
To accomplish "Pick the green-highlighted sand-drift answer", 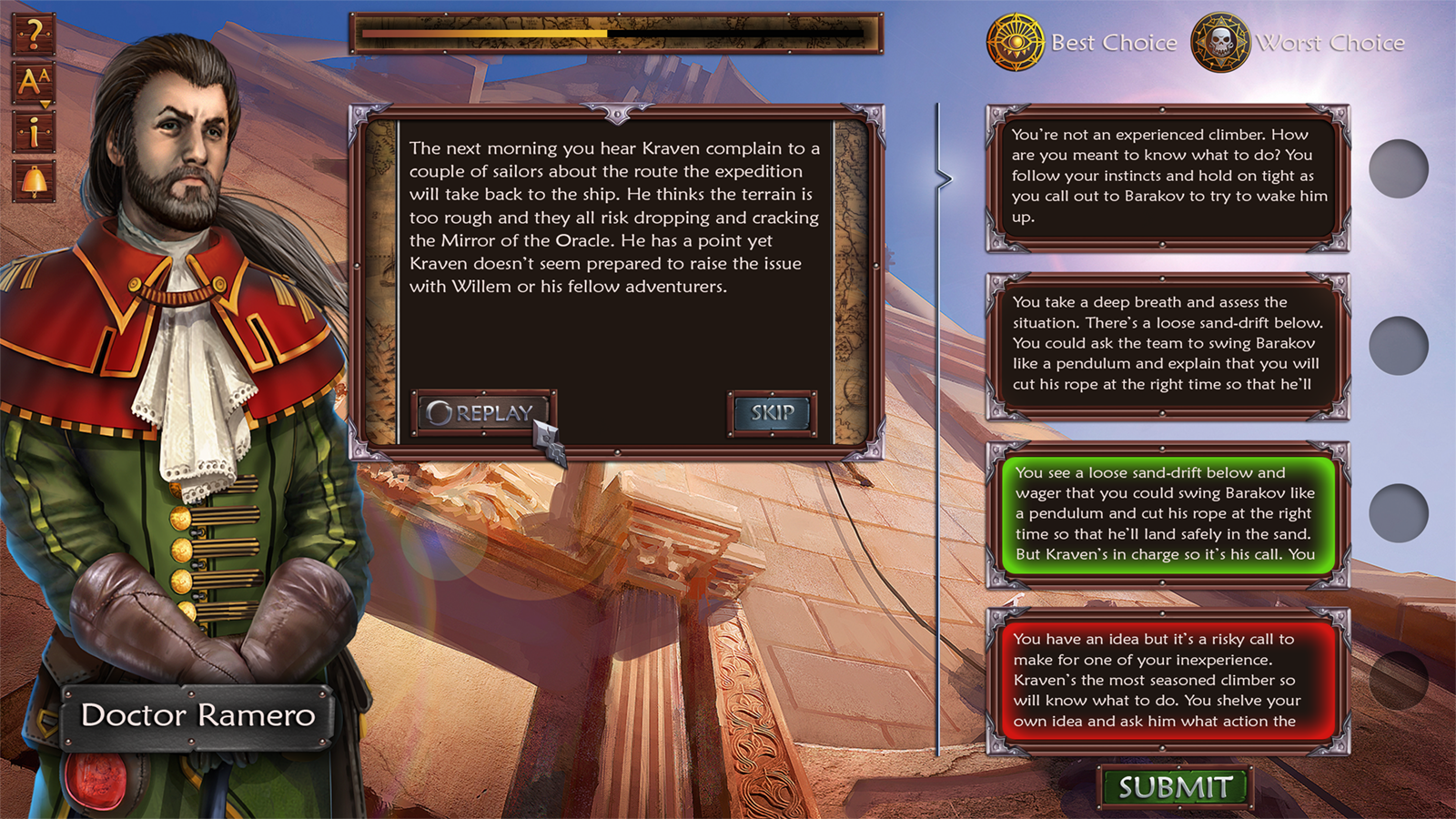I will click(1168, 514).
